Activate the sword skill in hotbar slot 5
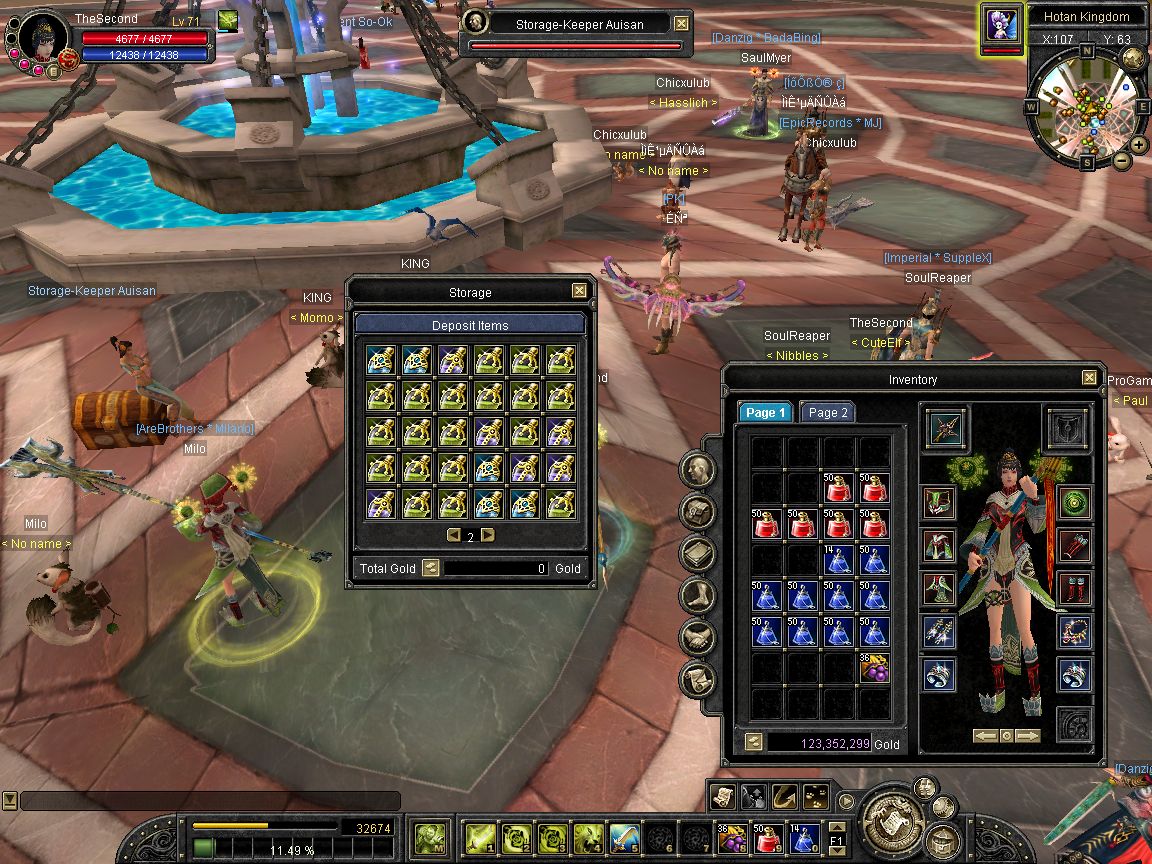 click(x=622, y=837)
